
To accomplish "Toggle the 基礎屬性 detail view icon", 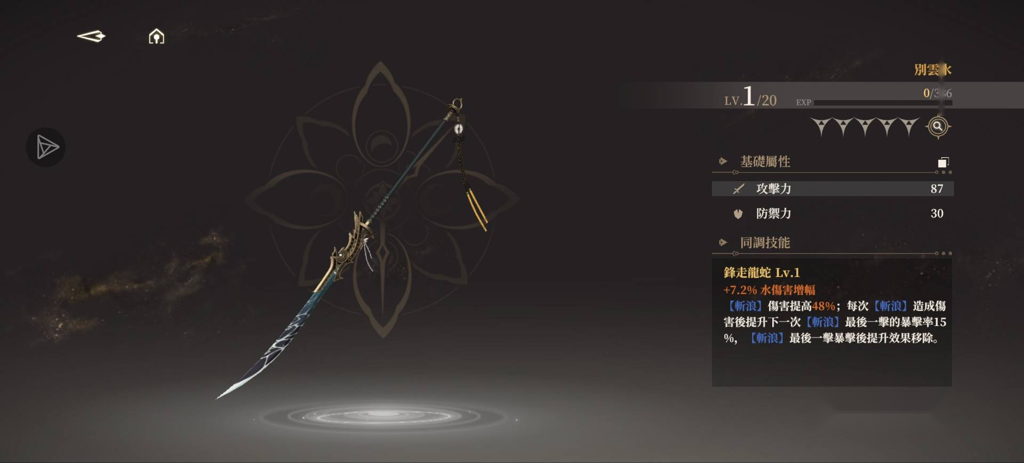I will (x=943, y=162).
